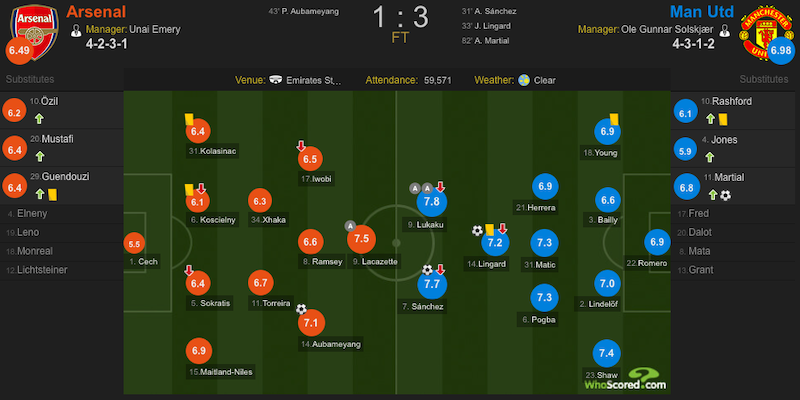Click Sánchez's 7.7 rating marker

point(432,285)
